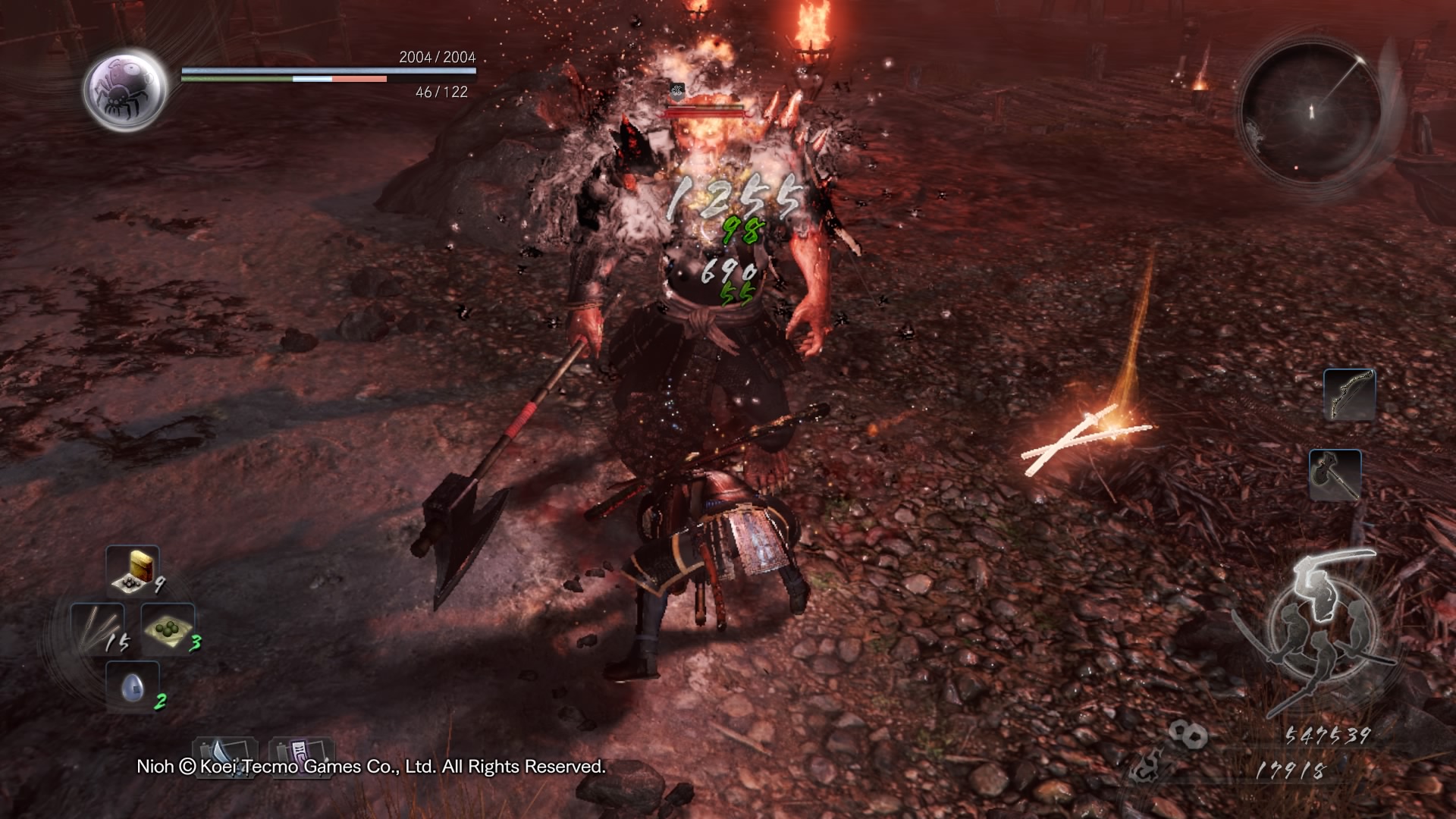Open the circular compass minimap
Image resolution: width=1456 pixels, height=819 pixels.
tap(1311, 112)
